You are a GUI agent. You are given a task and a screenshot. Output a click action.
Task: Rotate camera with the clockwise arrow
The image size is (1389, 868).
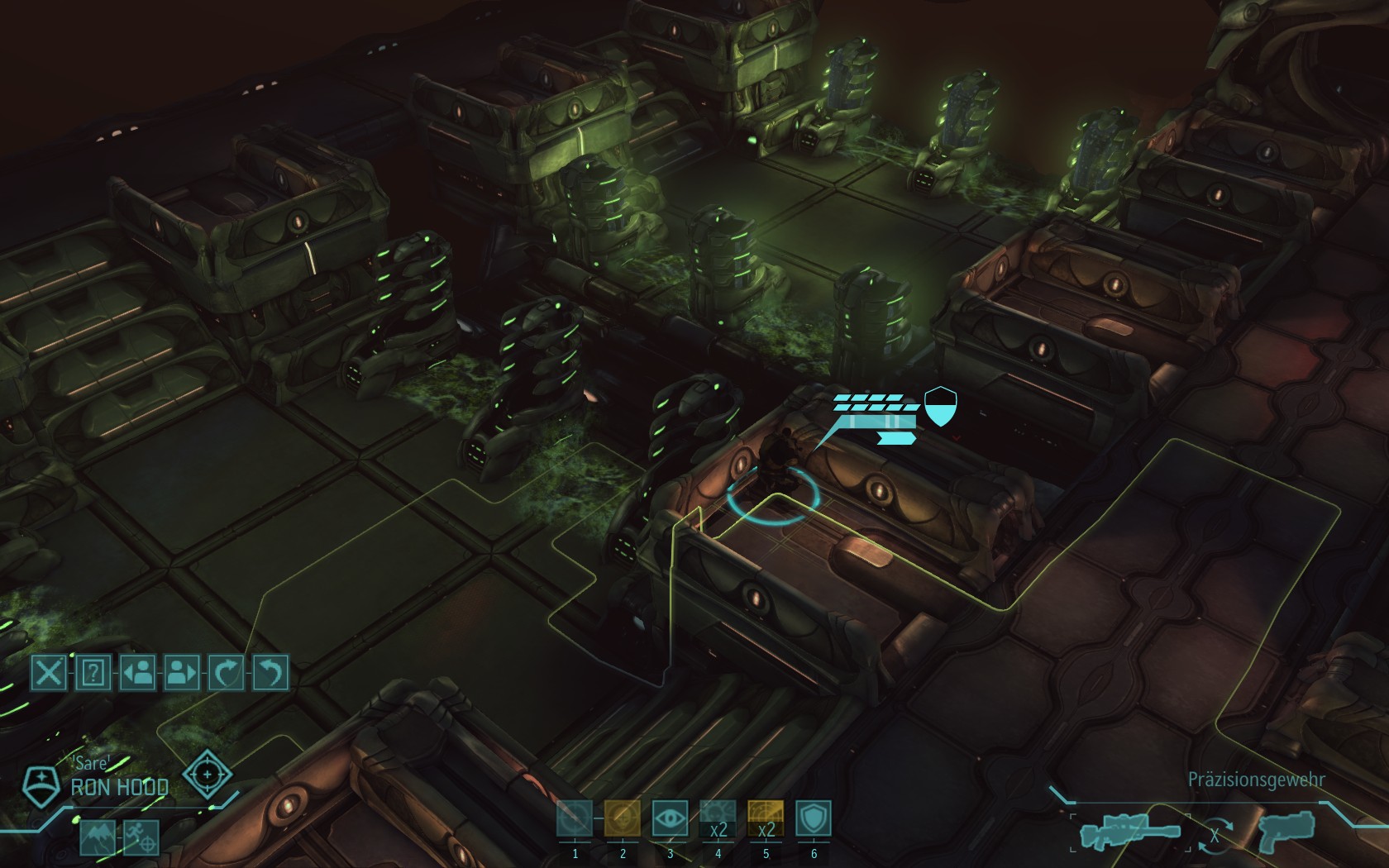[x=227, y=672]
